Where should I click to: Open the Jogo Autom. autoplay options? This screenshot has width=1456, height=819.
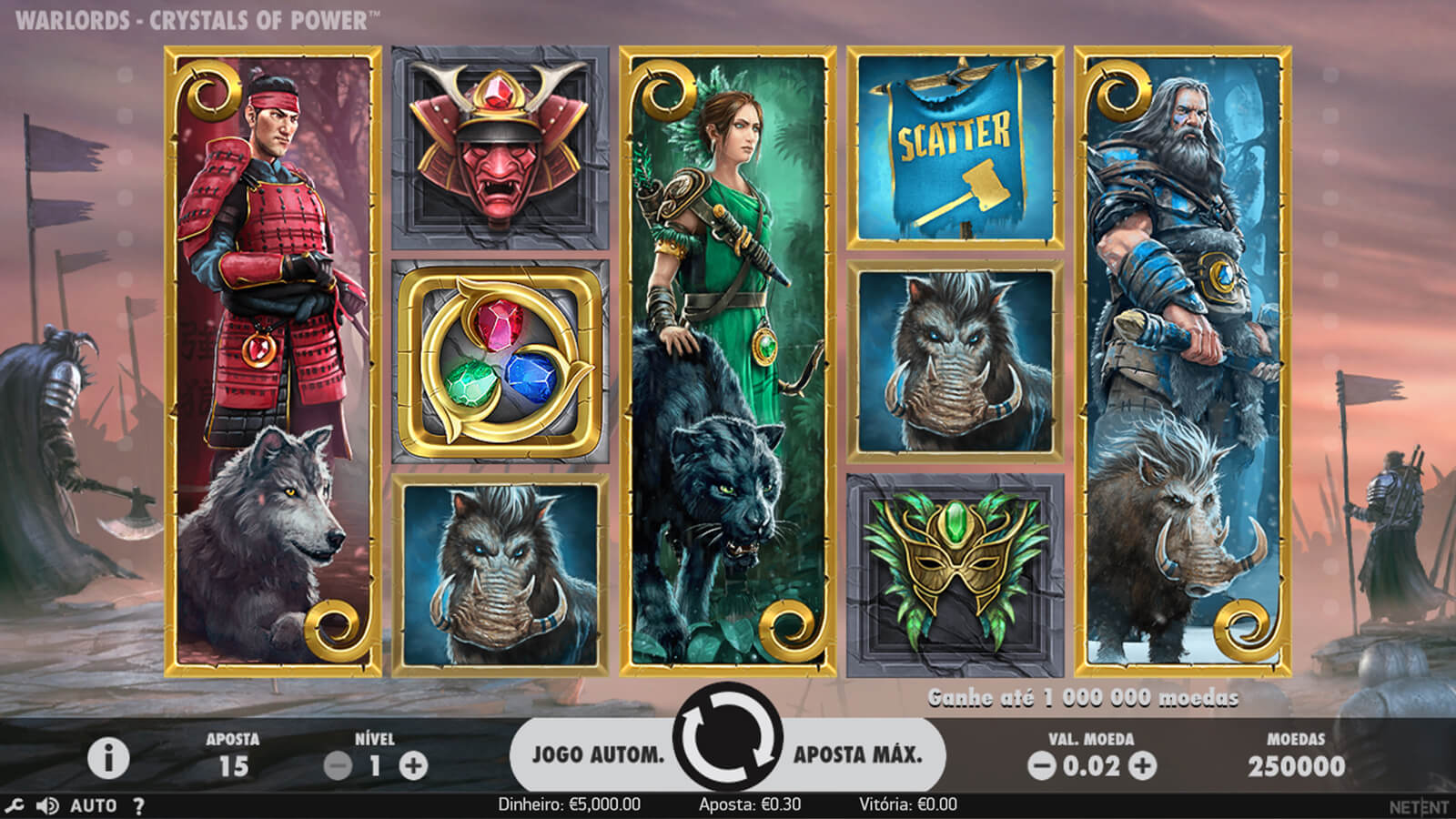tap(598, 754)
